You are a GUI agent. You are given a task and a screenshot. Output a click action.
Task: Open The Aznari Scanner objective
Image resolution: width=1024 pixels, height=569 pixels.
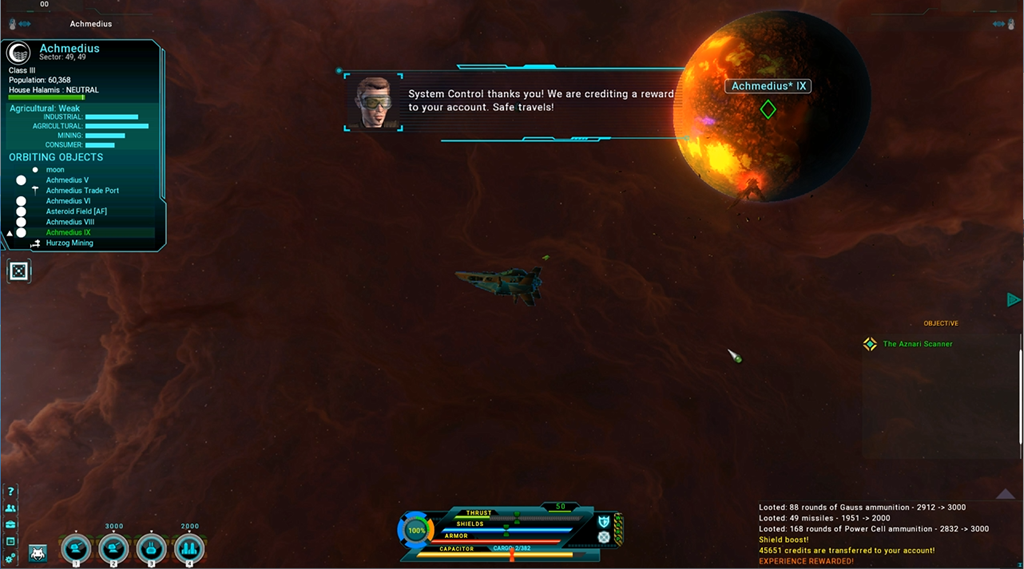point(917,344)
